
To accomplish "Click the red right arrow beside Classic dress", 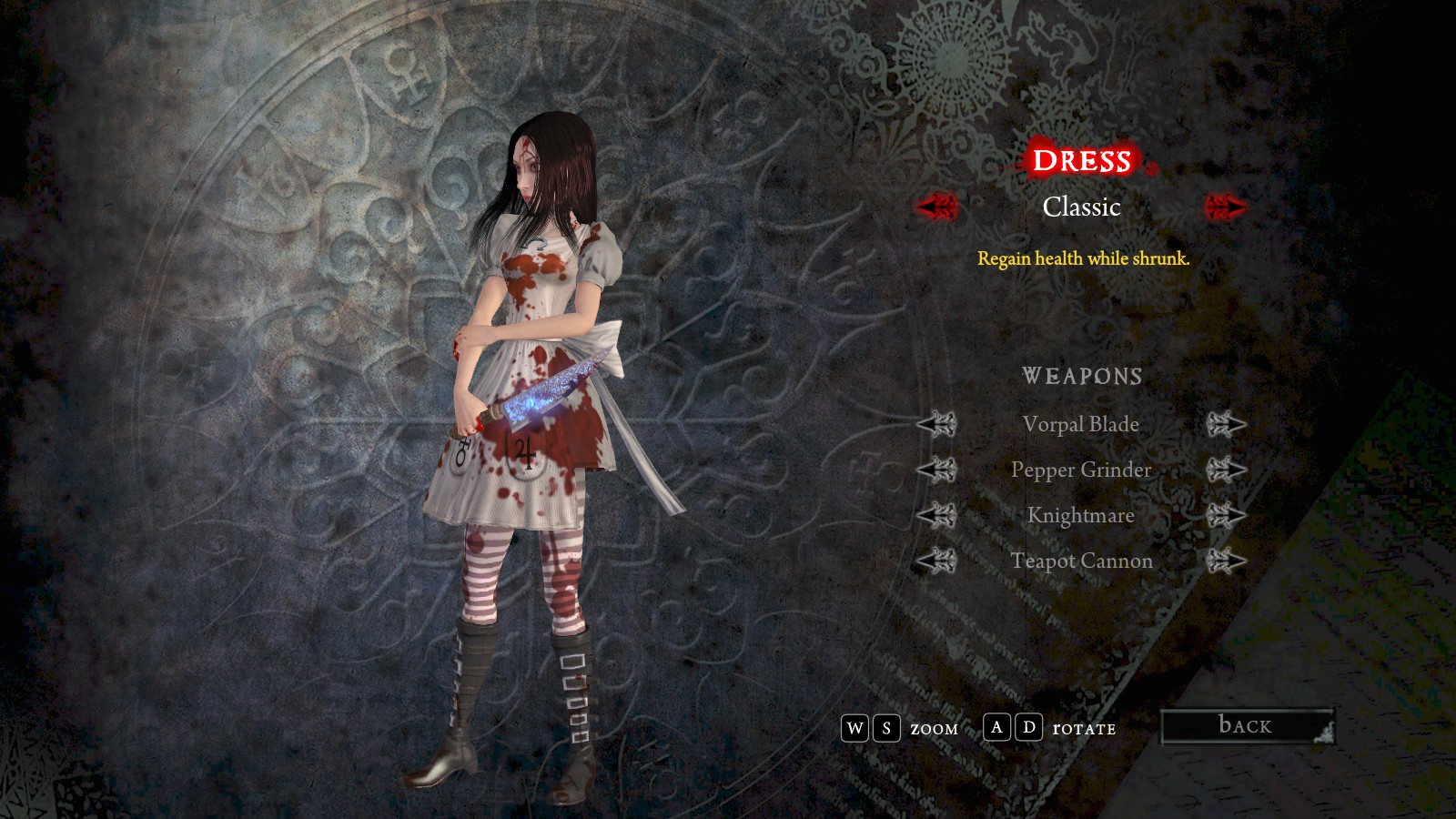I will [1225, 207].
